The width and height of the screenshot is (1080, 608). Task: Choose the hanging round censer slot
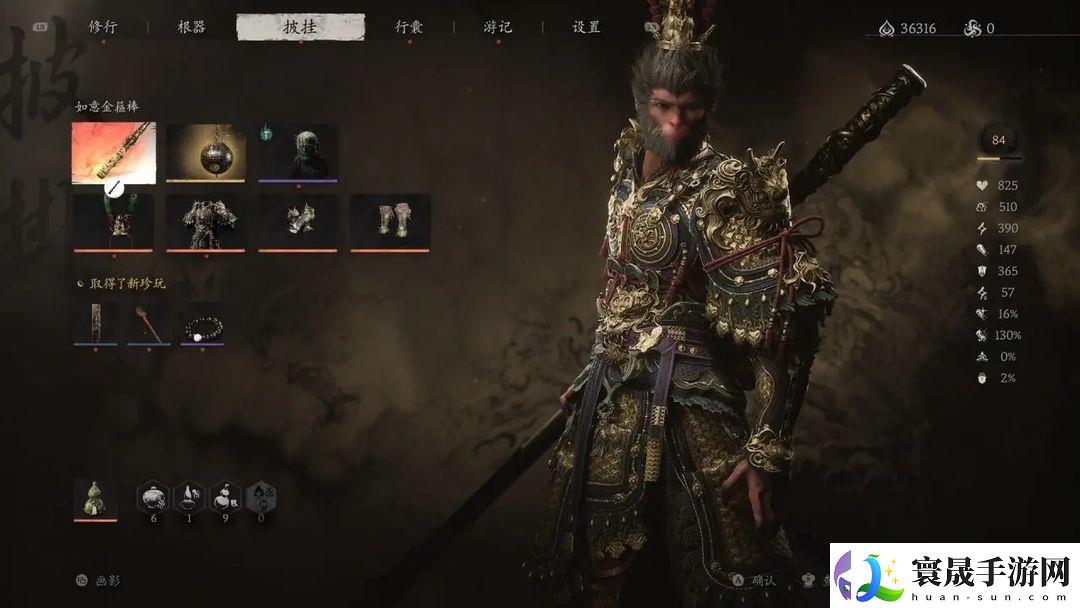[x=206, y=152]
